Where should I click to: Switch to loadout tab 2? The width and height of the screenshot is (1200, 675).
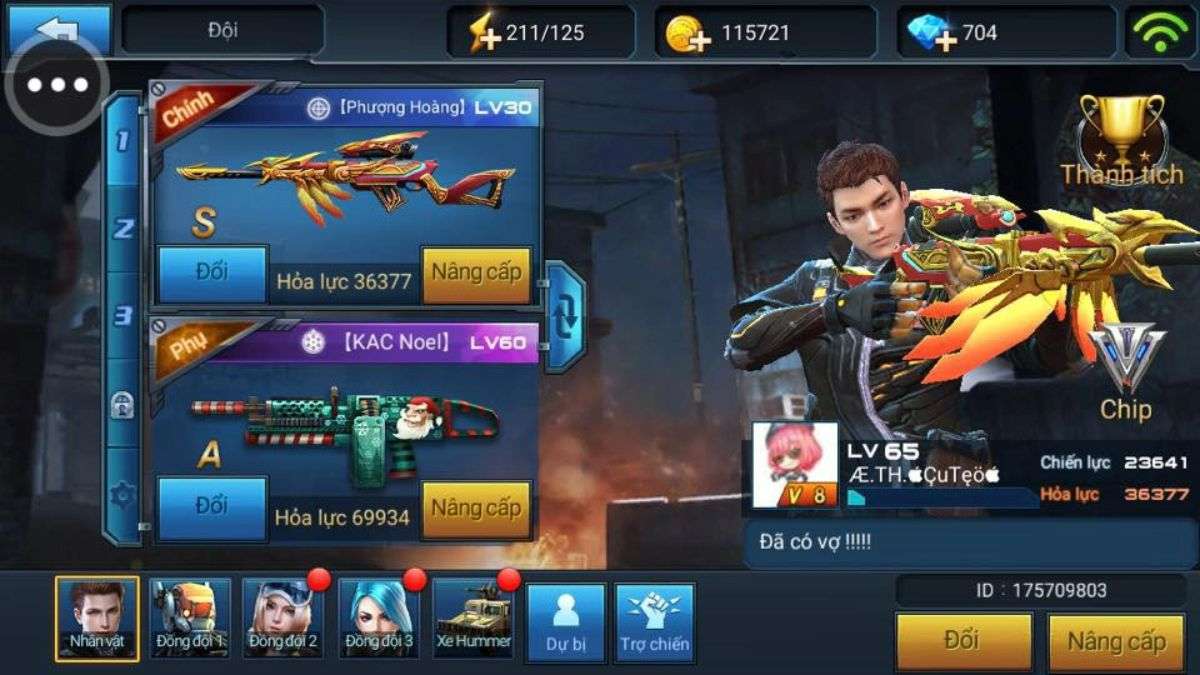click(123, 229)
